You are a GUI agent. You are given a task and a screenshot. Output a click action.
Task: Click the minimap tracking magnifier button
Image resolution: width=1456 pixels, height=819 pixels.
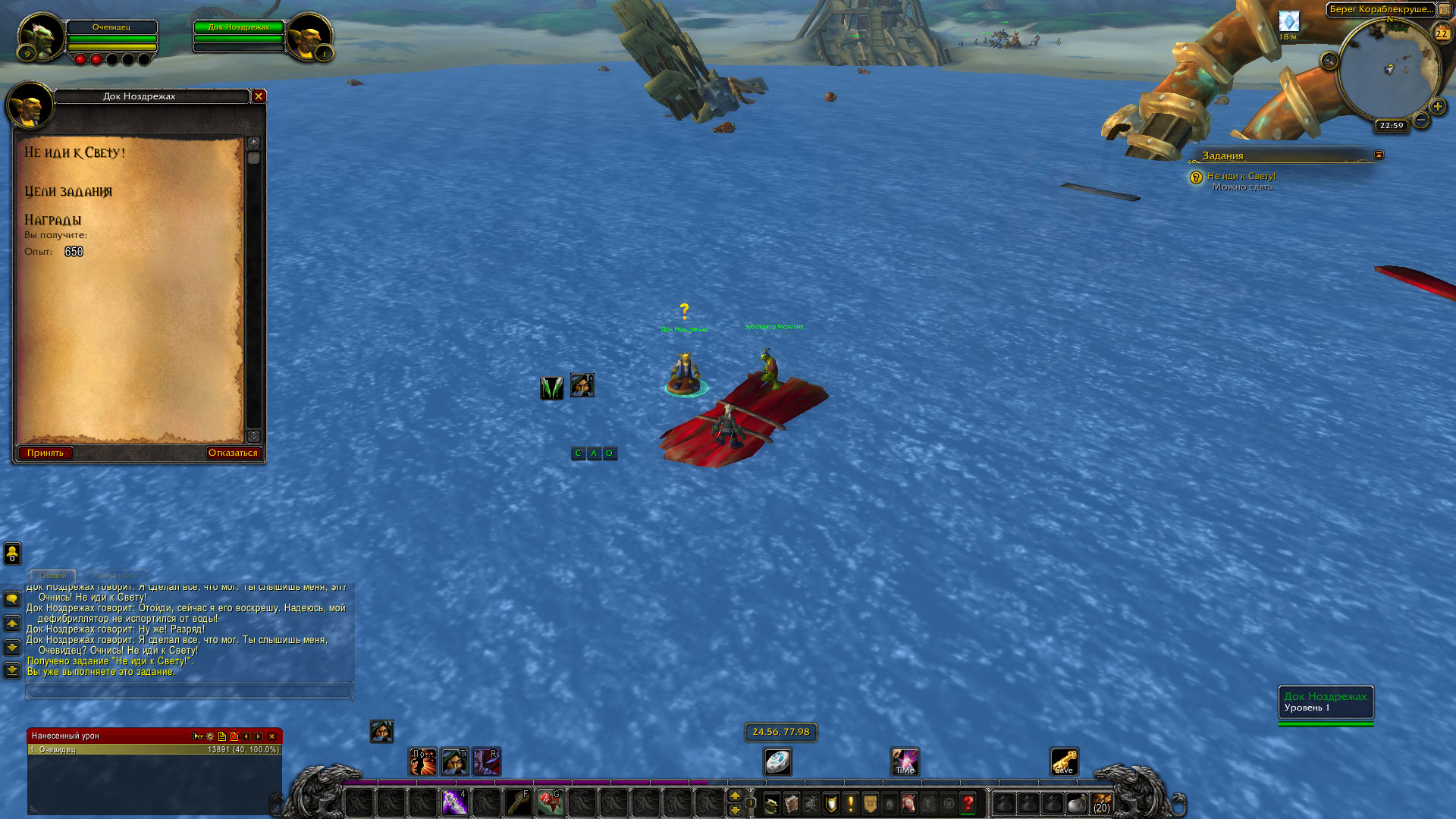click(1329, 61)
